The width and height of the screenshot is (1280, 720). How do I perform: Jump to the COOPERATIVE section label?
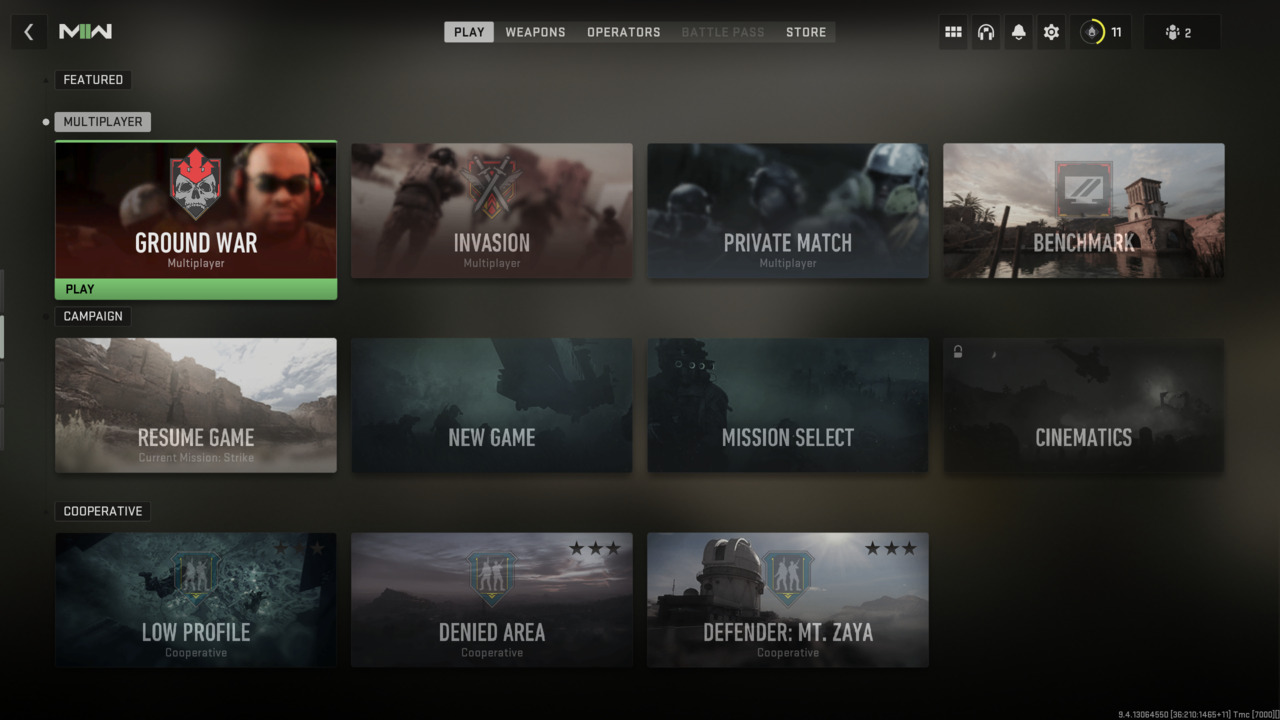101,511
